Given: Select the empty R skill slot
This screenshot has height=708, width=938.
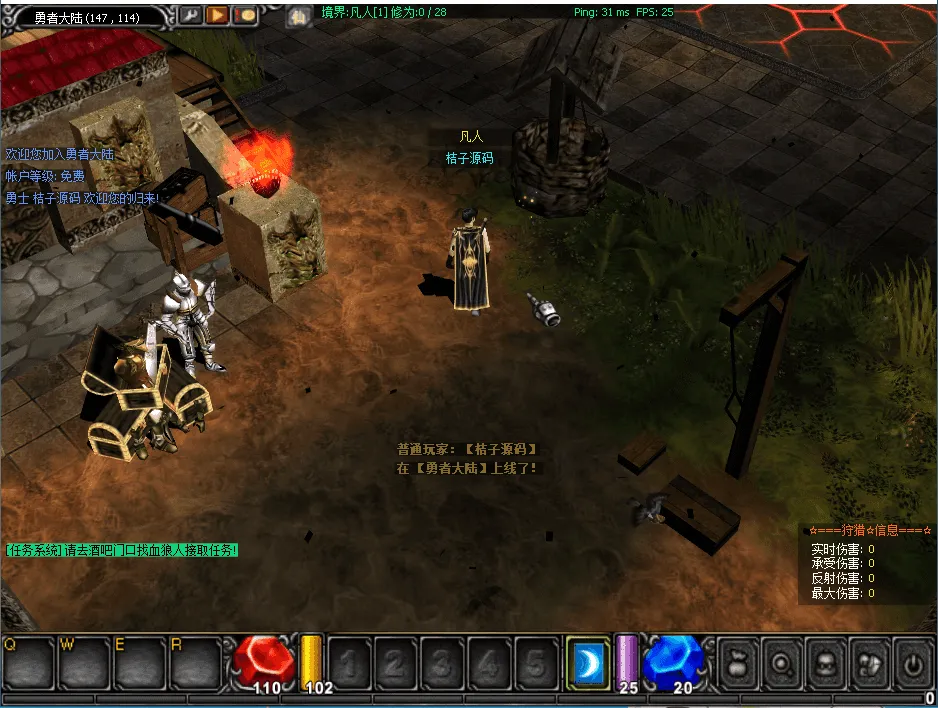Looking at the screenshot, I should coord(195,662).
